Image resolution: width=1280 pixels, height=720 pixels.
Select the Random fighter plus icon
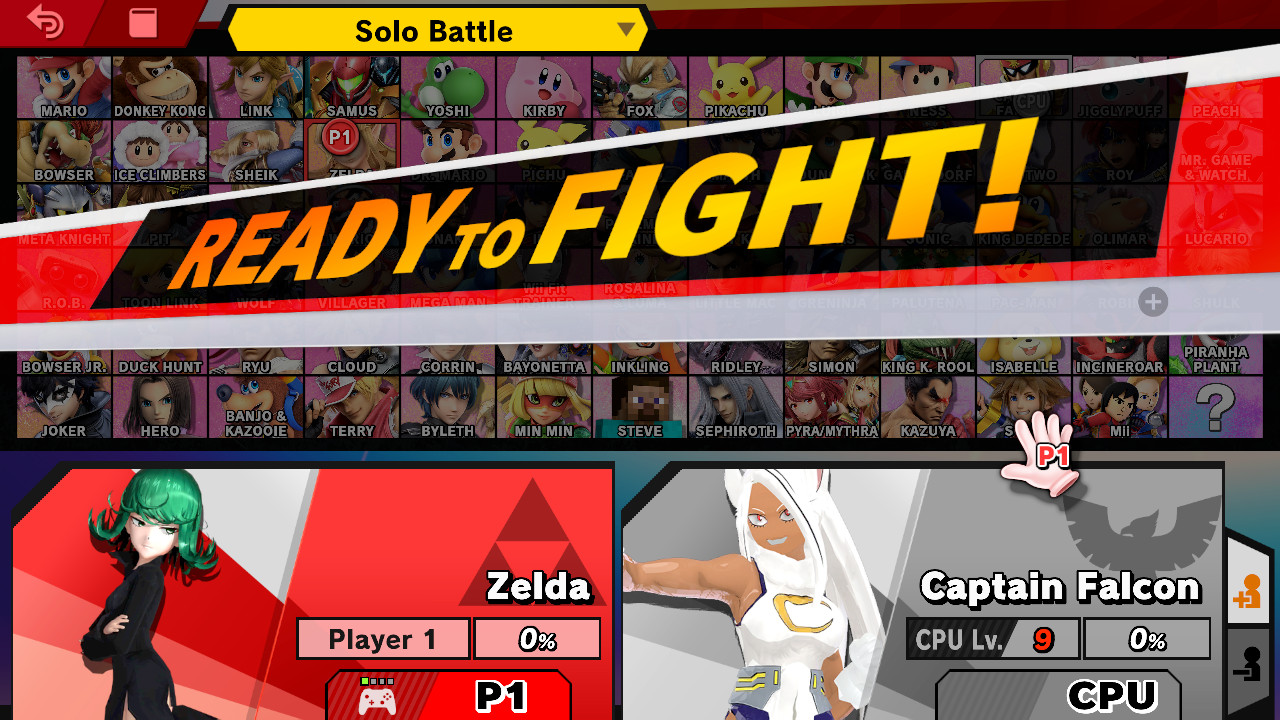[1155, 302]
